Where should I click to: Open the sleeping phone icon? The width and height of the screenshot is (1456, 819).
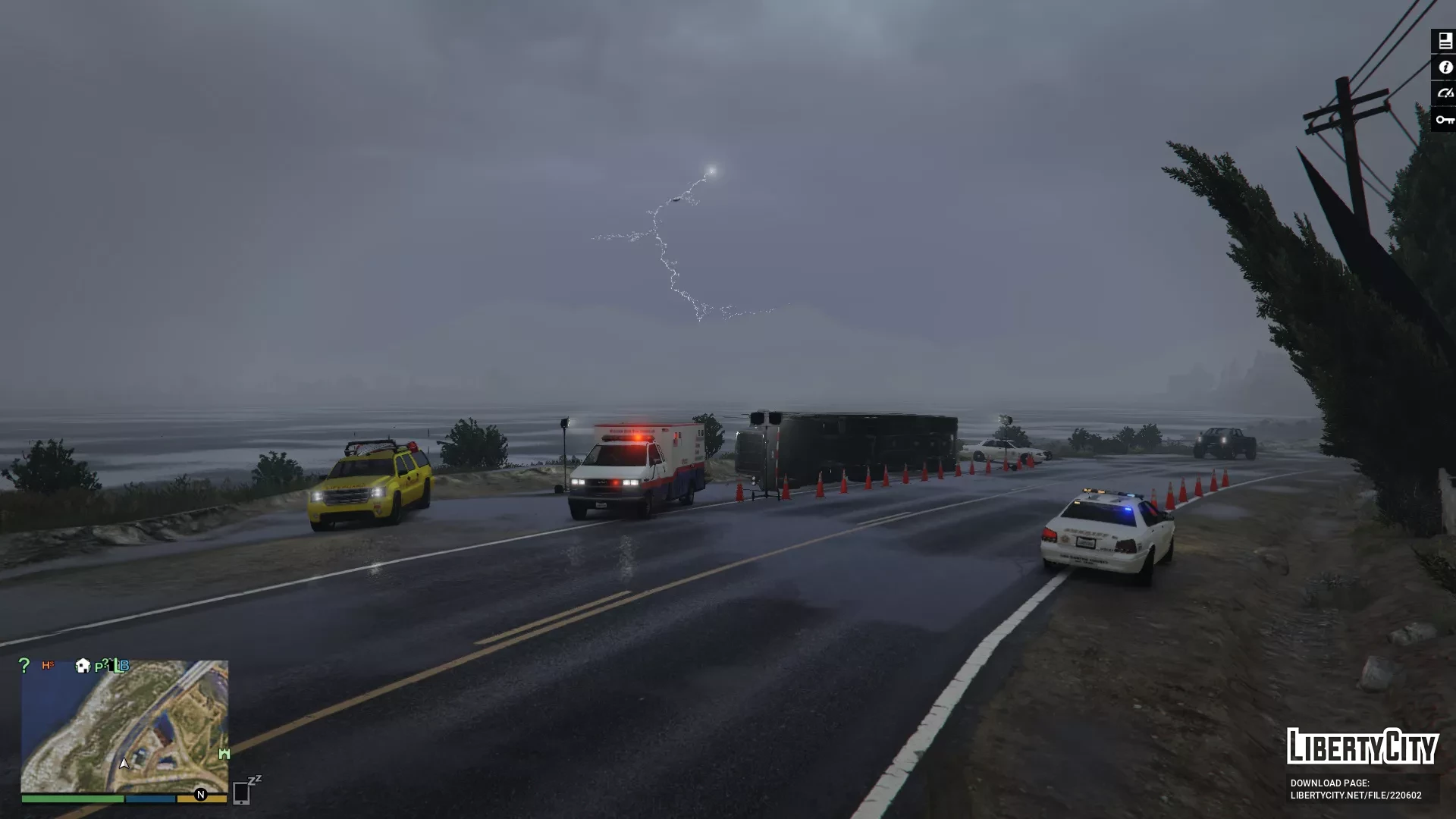(243, 791)
